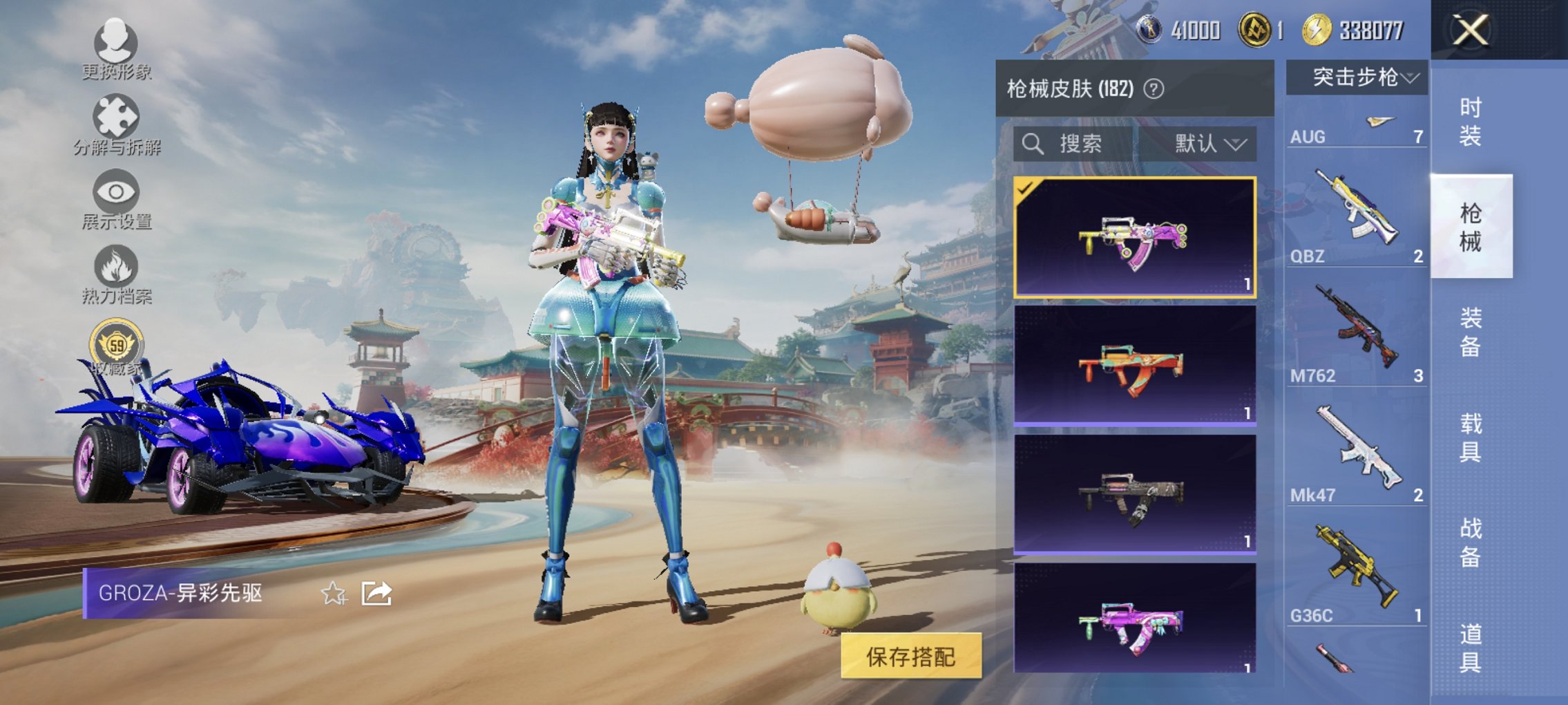This screenshot has width=1568, height=705.
Task: Open the 默认 sort order dropdown
Action: 1209,143
